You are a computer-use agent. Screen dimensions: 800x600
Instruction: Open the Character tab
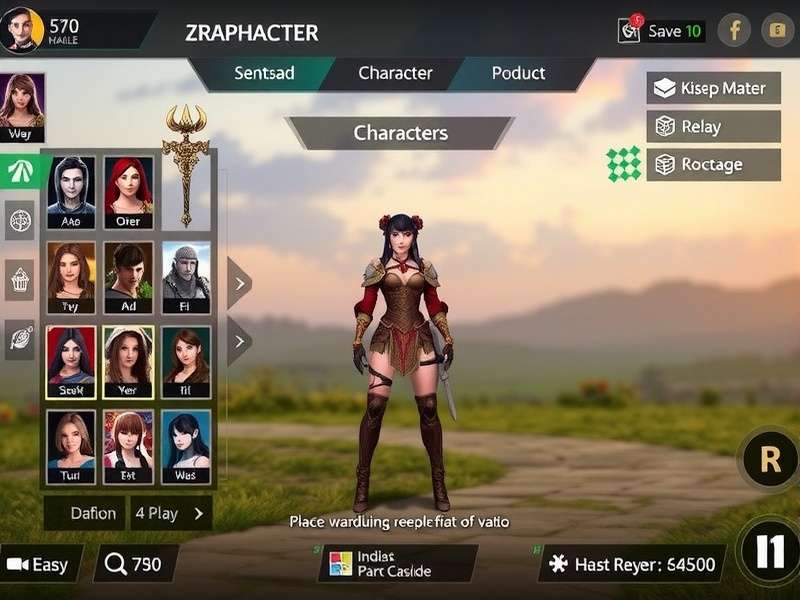coord(395,73)
